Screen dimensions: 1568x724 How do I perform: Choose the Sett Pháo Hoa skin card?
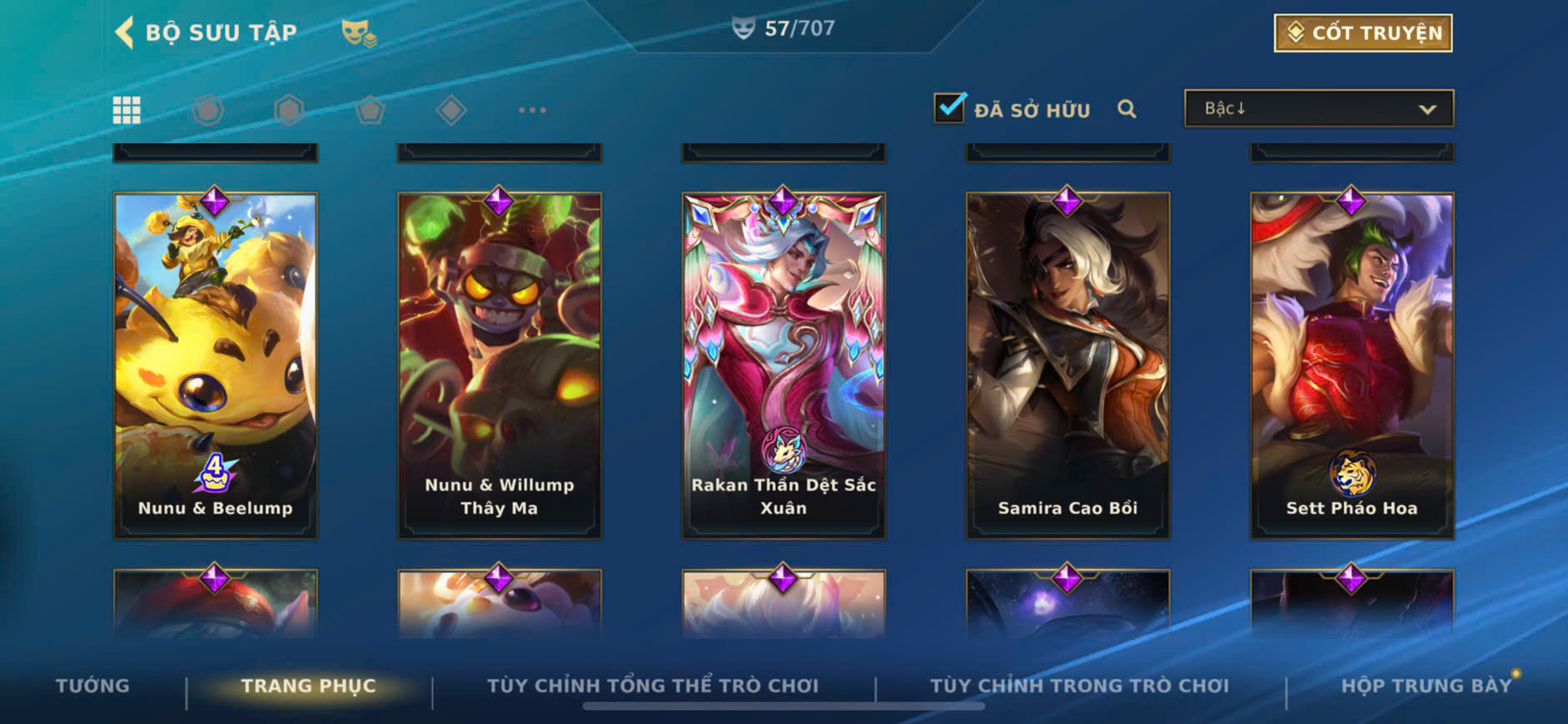tap(1351, 365)
